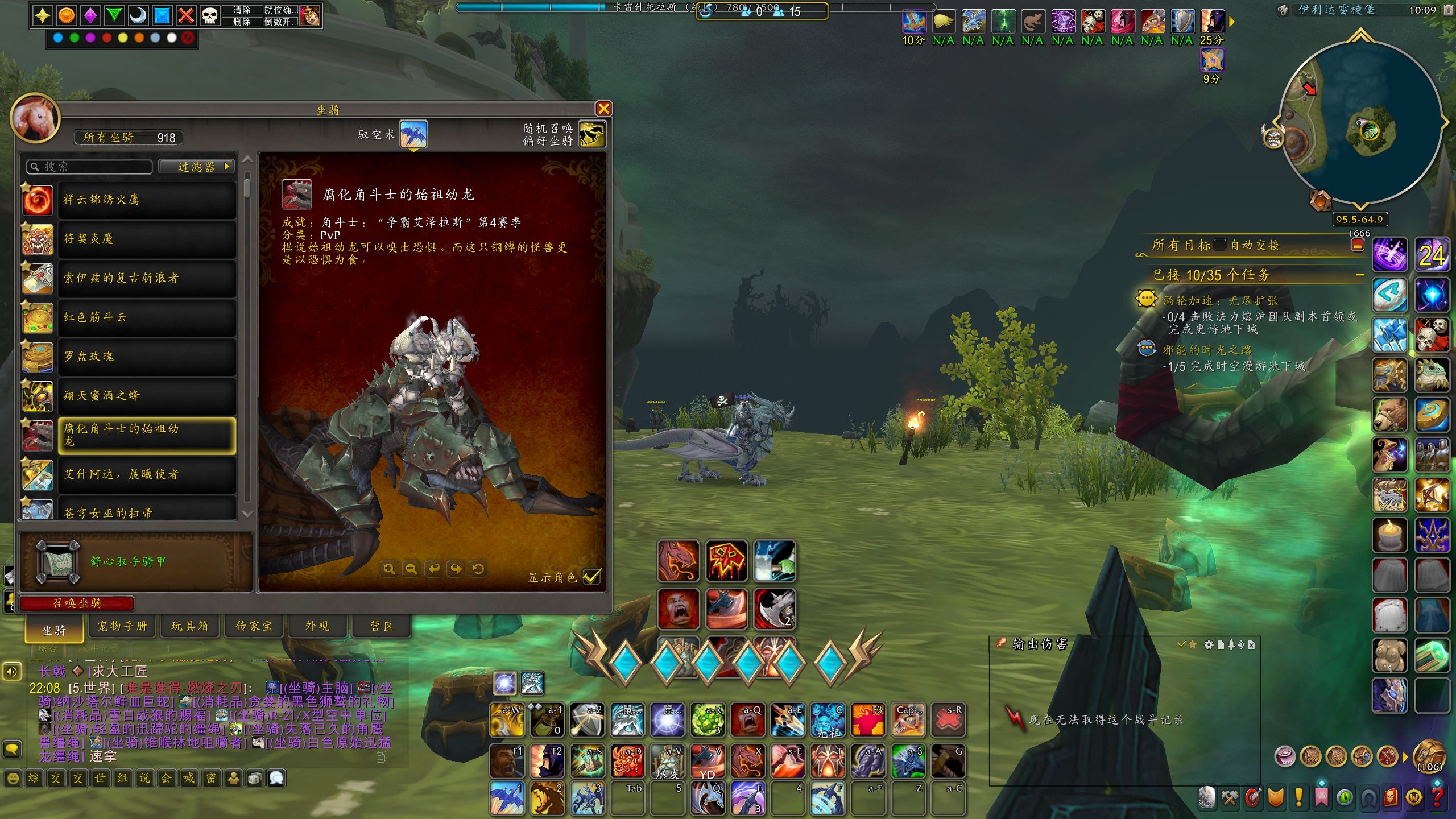The width and height of the screenshot is (1456, 819).
Task: Select the 祥云锦绣火鹰 mount entry
Action: [x=147, y=200]
